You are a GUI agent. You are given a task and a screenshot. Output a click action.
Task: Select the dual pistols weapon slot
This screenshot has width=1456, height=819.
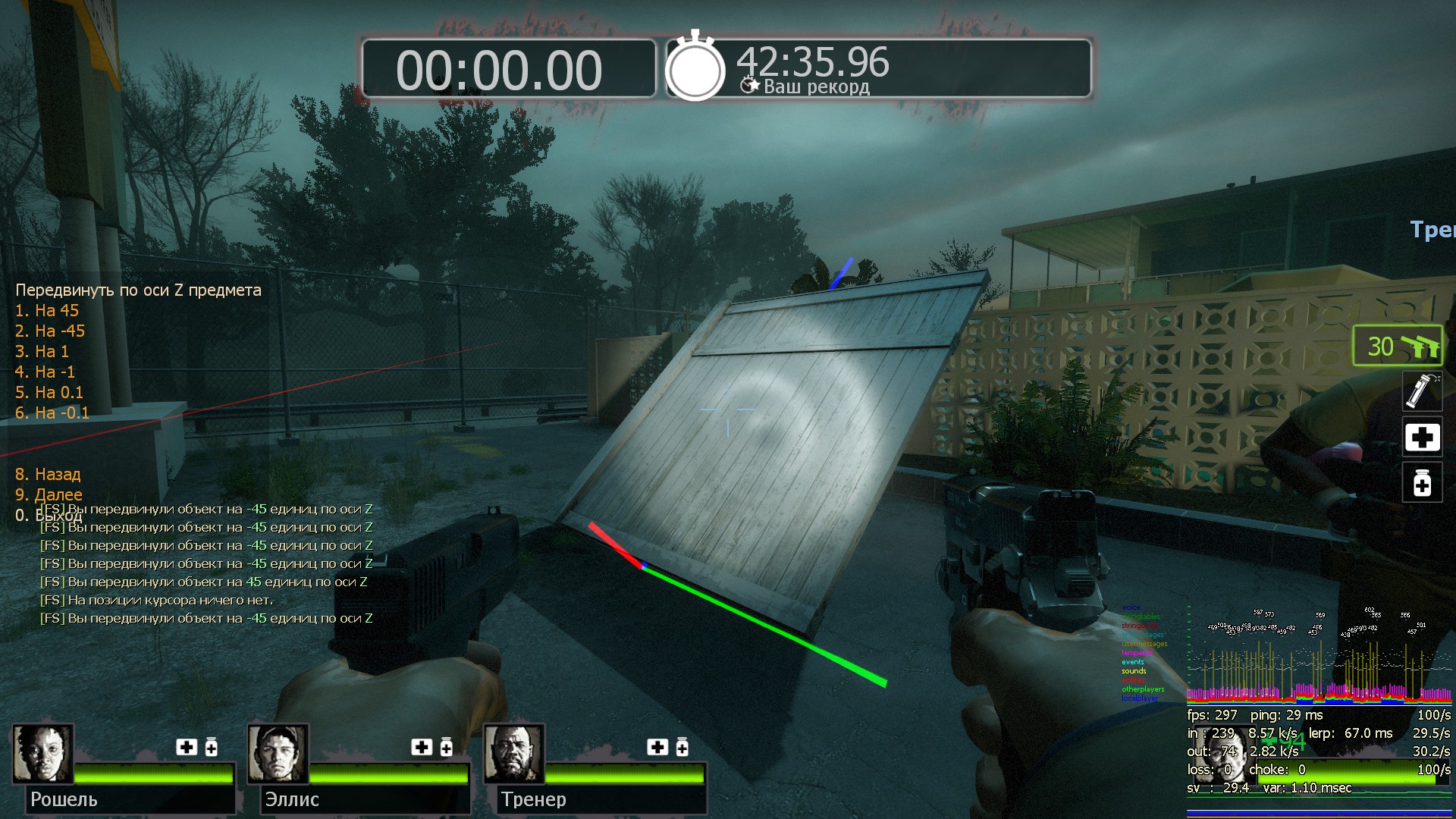[x=1398, y=347]
